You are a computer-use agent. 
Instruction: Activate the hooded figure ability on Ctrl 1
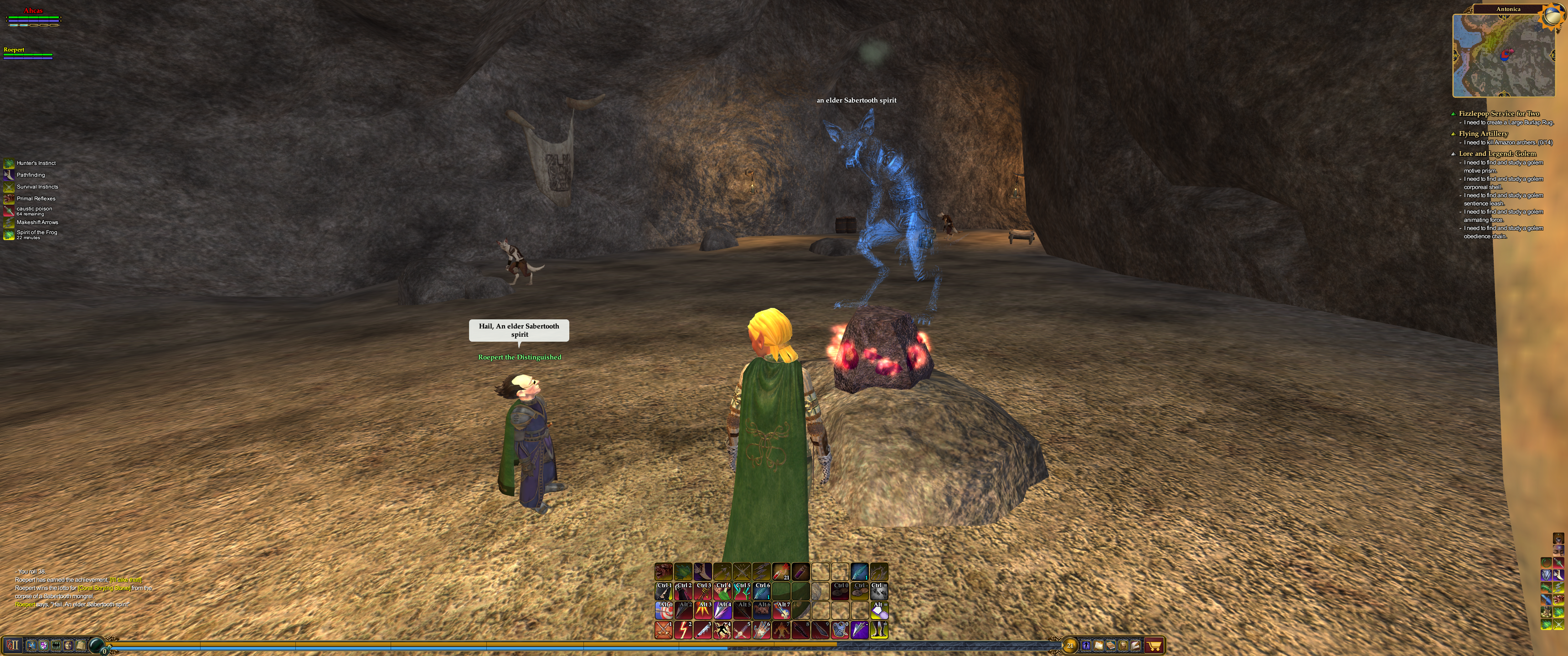(664, 590)
